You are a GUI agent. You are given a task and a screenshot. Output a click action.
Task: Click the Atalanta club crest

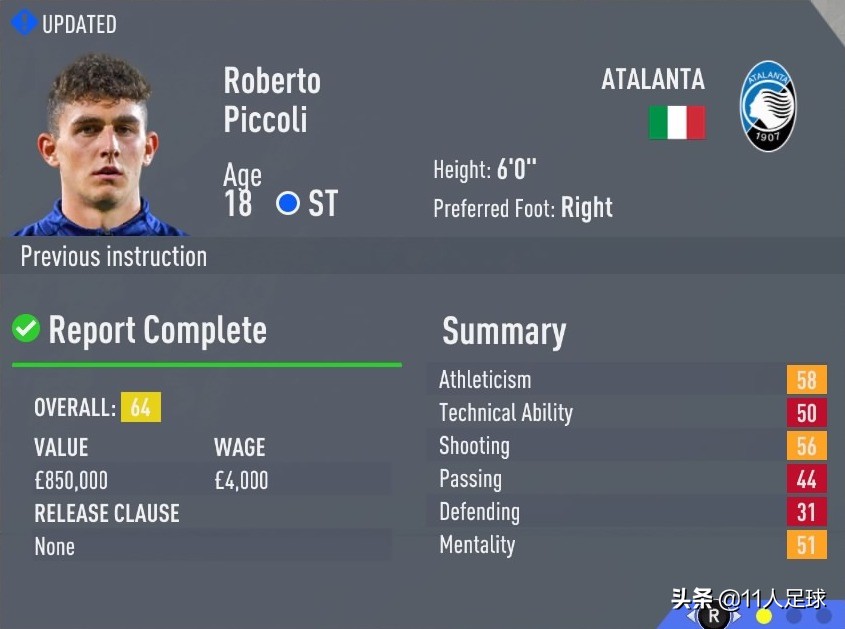click(x=768, y=107)
